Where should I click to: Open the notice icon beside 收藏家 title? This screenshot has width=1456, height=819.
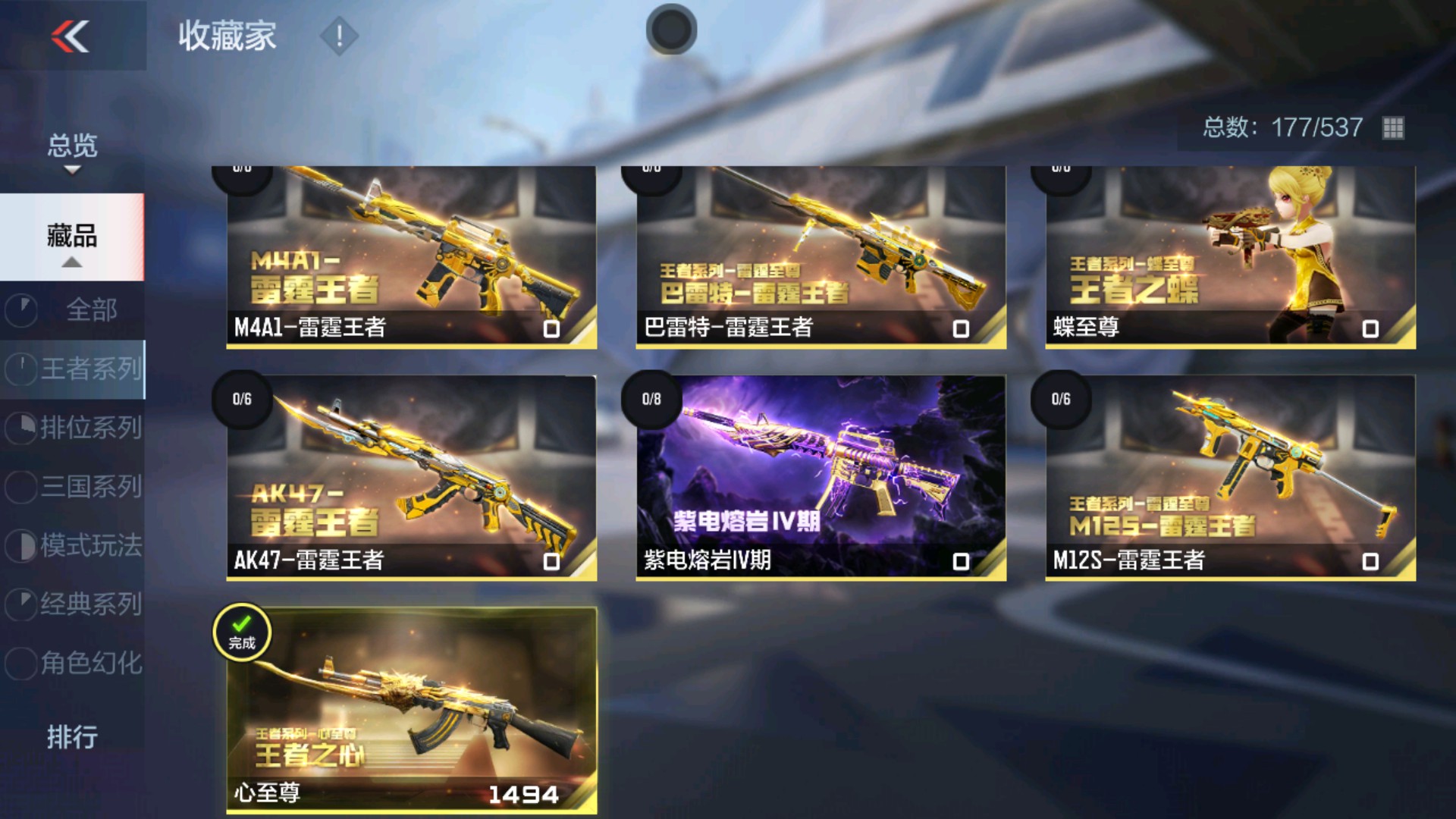tap(338, 34)
